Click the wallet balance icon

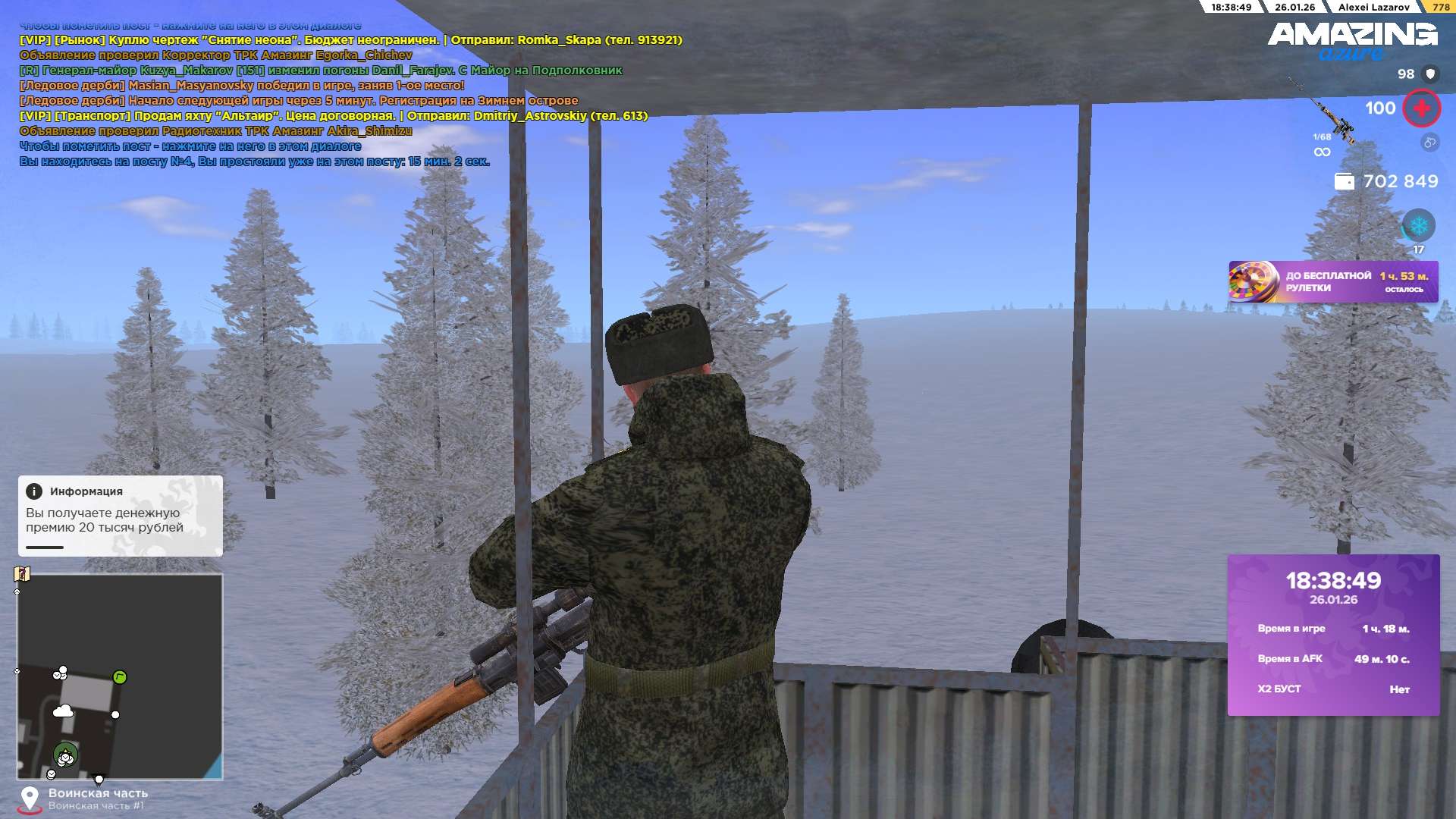pyautogui.click(x=1344, y=182)
